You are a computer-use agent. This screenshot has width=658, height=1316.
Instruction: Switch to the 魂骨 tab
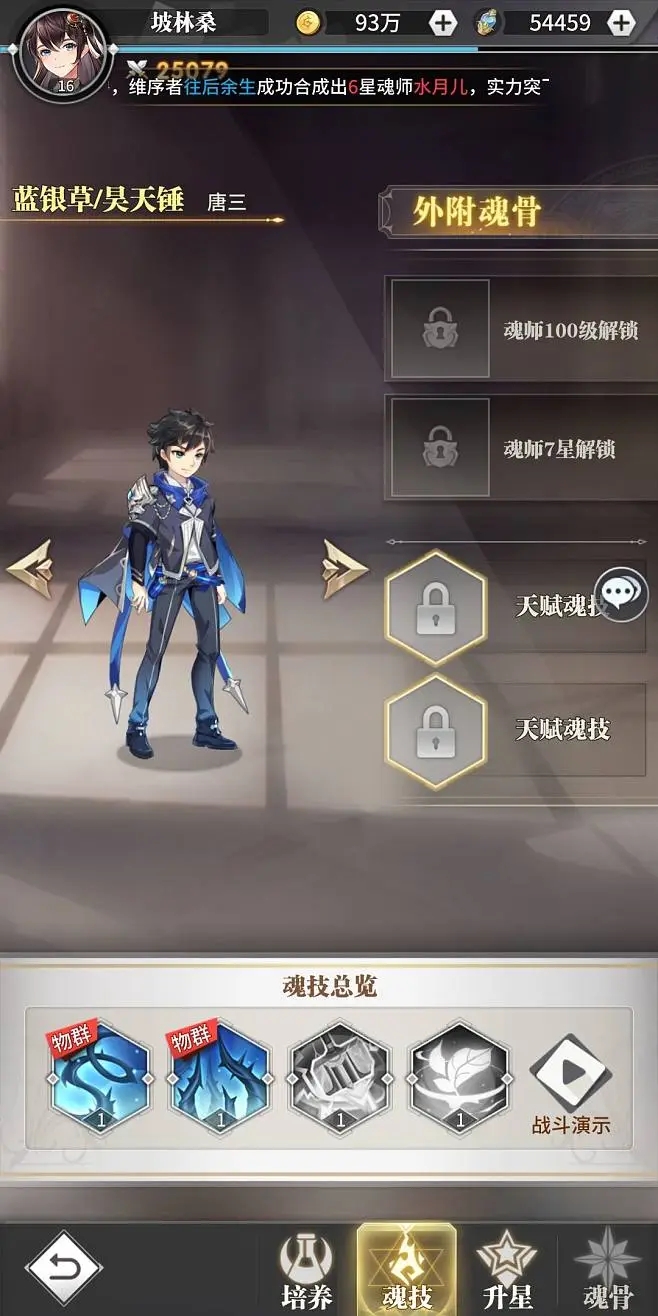click(608, 1272)
